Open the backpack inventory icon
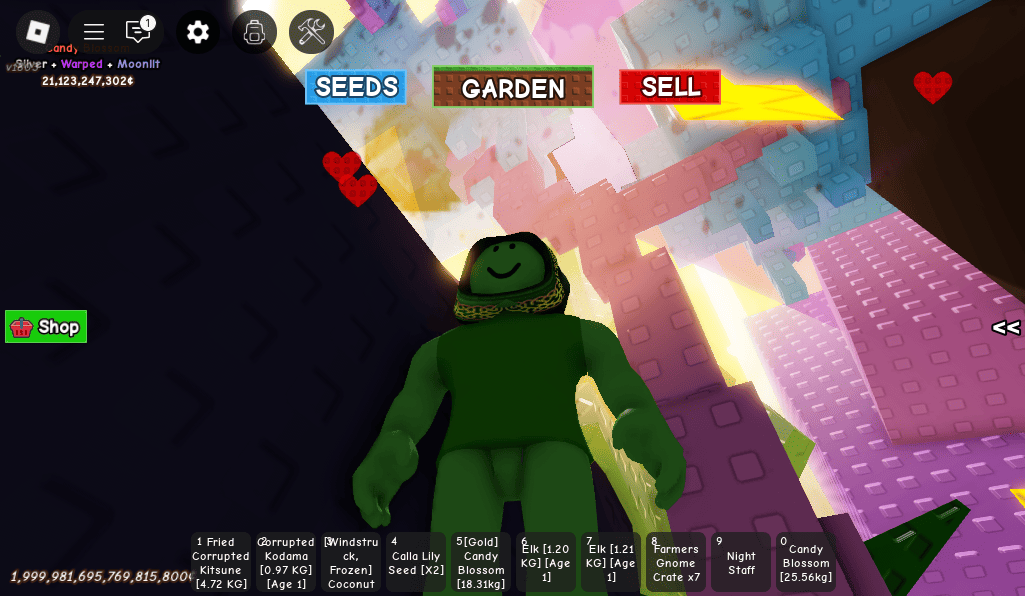This screenshot has height=596, width=1025. coord(255,32)
